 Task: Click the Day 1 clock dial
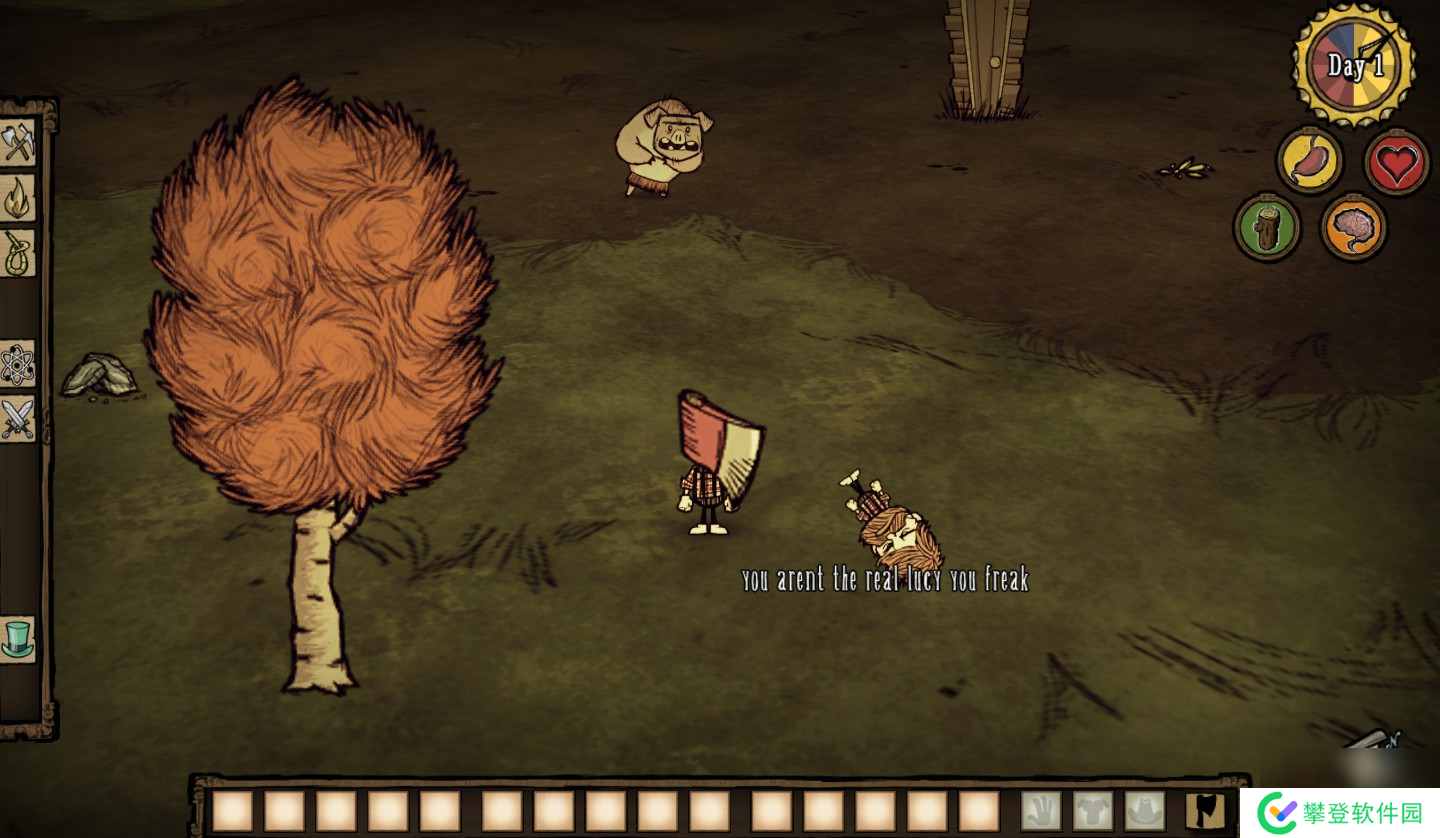(x=1353, y=66)
